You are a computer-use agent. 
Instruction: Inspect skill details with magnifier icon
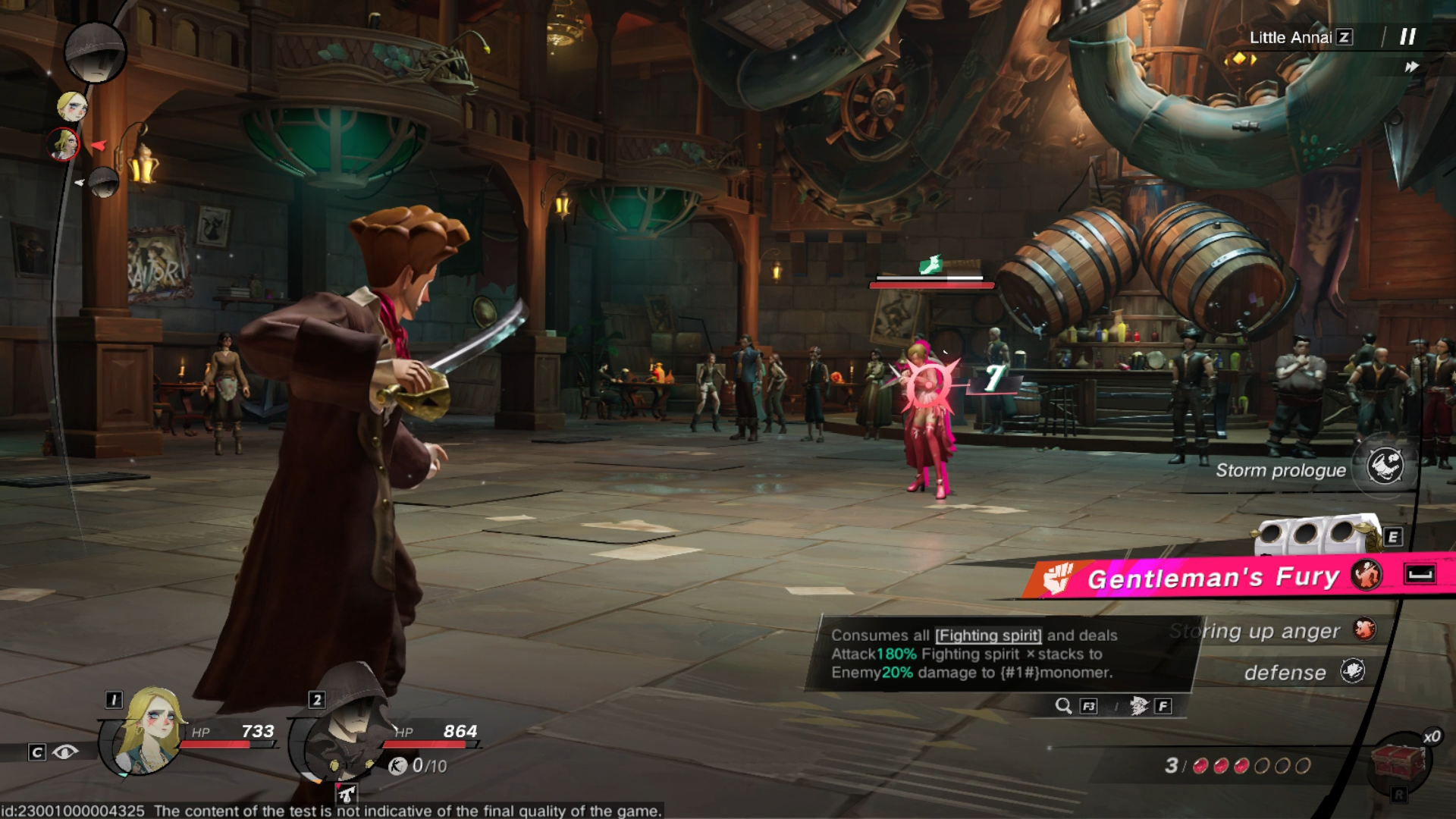point(1063,706)
